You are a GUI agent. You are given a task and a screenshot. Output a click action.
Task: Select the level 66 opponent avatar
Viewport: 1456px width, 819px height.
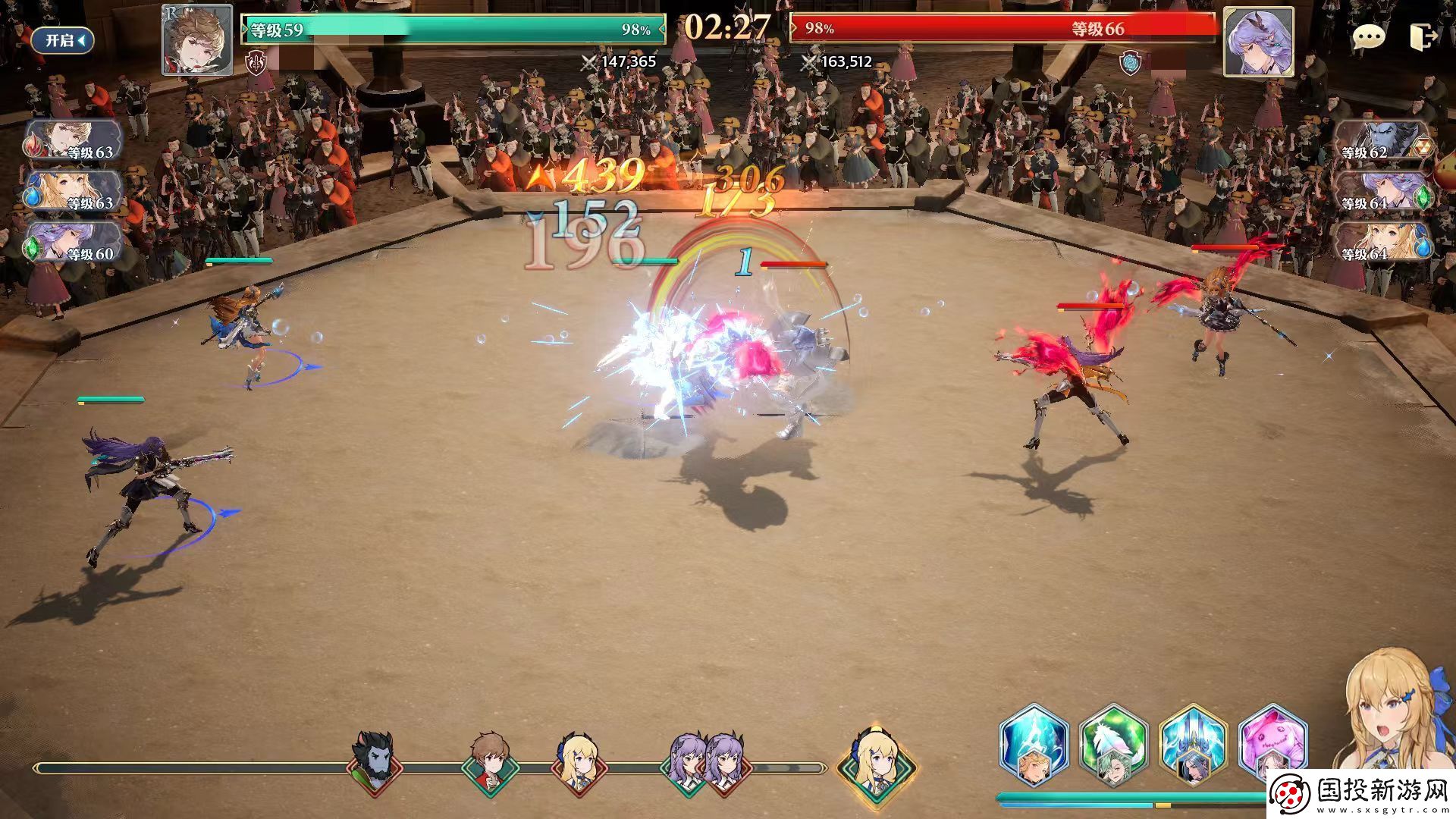(x=1258, y=42)
